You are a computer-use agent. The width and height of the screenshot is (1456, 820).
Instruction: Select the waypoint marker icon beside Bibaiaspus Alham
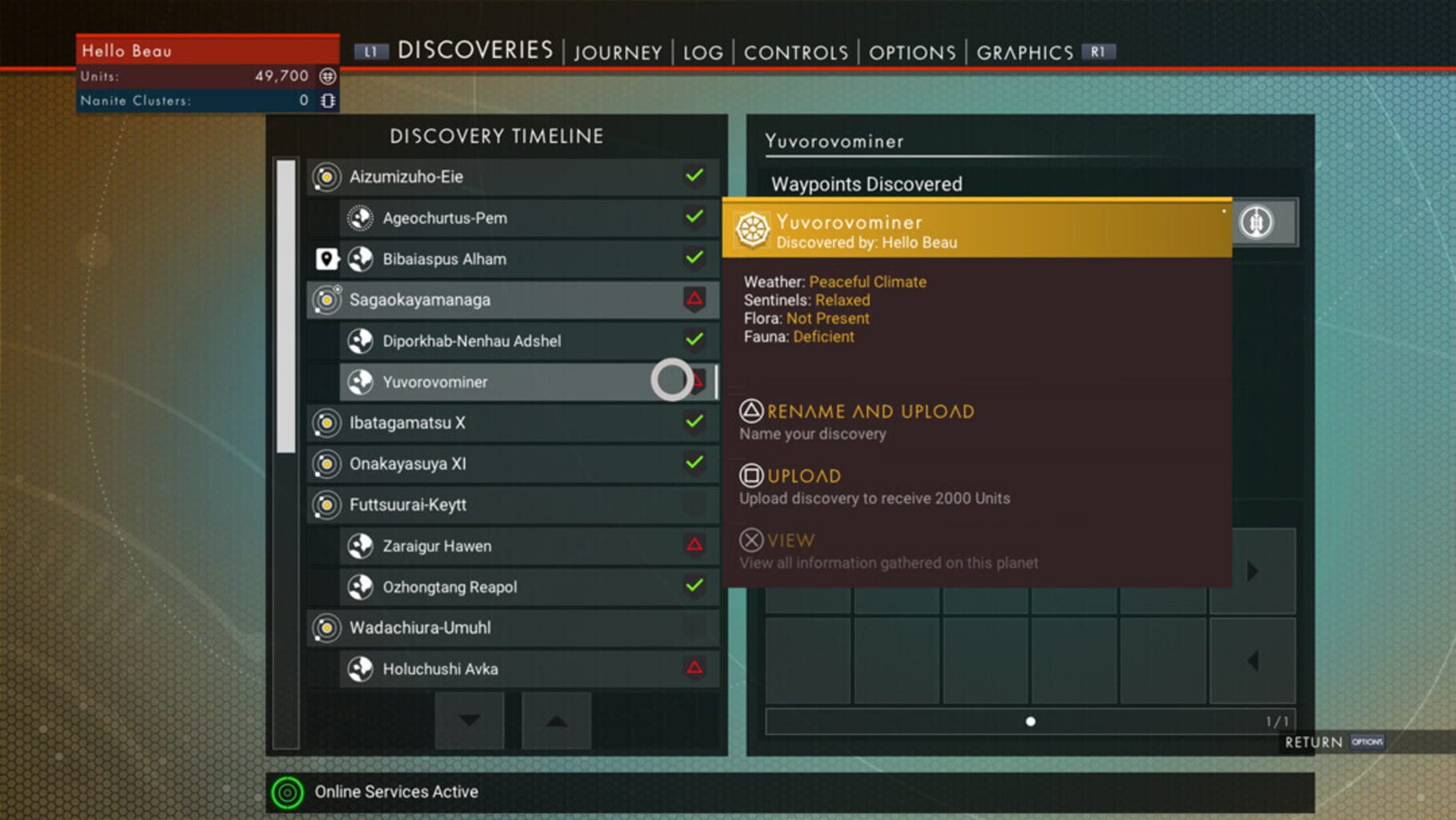click(x=326, y=259)
